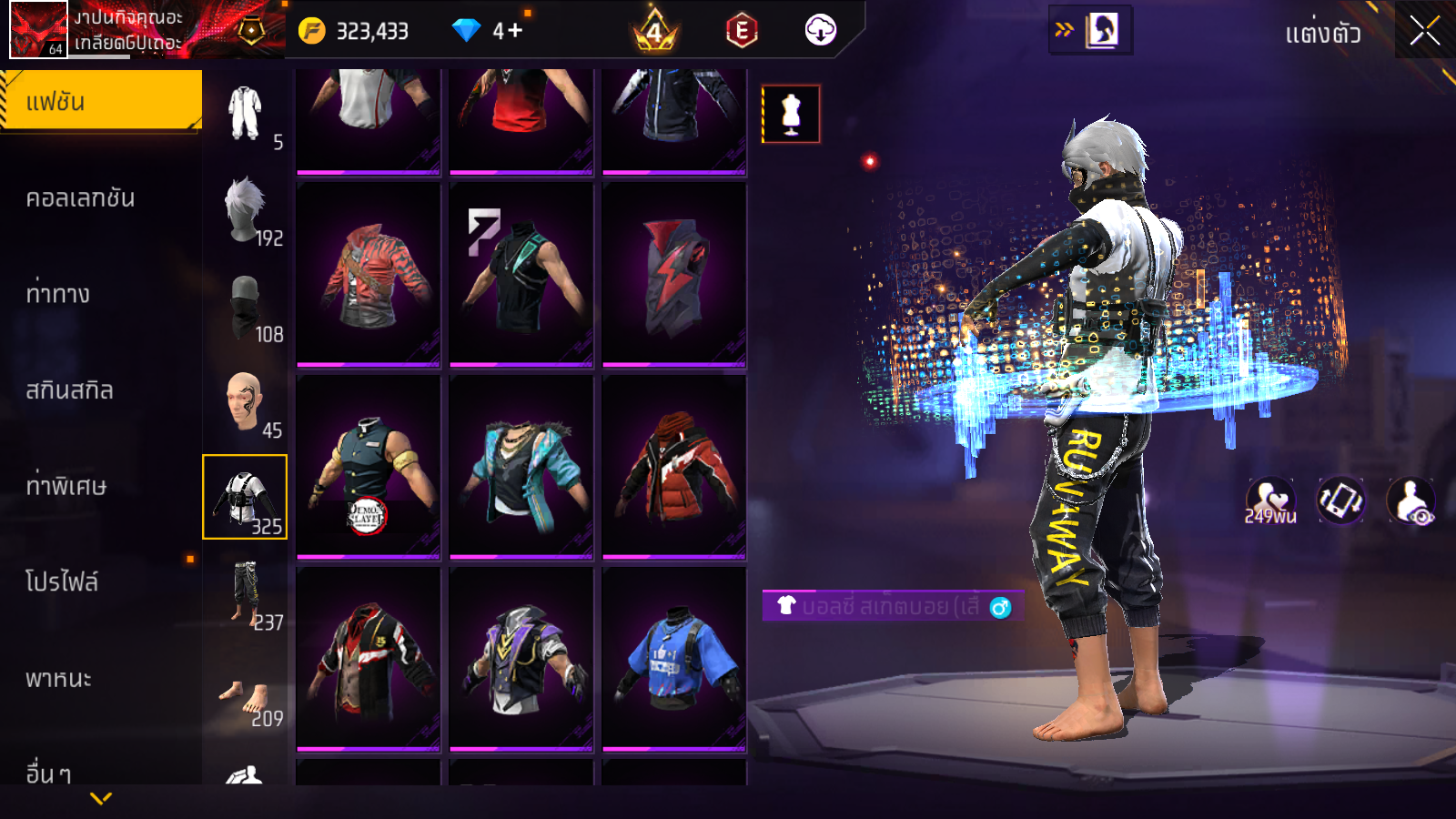
Task: Go to the โปรไฟล์ profile tab
Action: click(62, 581)
